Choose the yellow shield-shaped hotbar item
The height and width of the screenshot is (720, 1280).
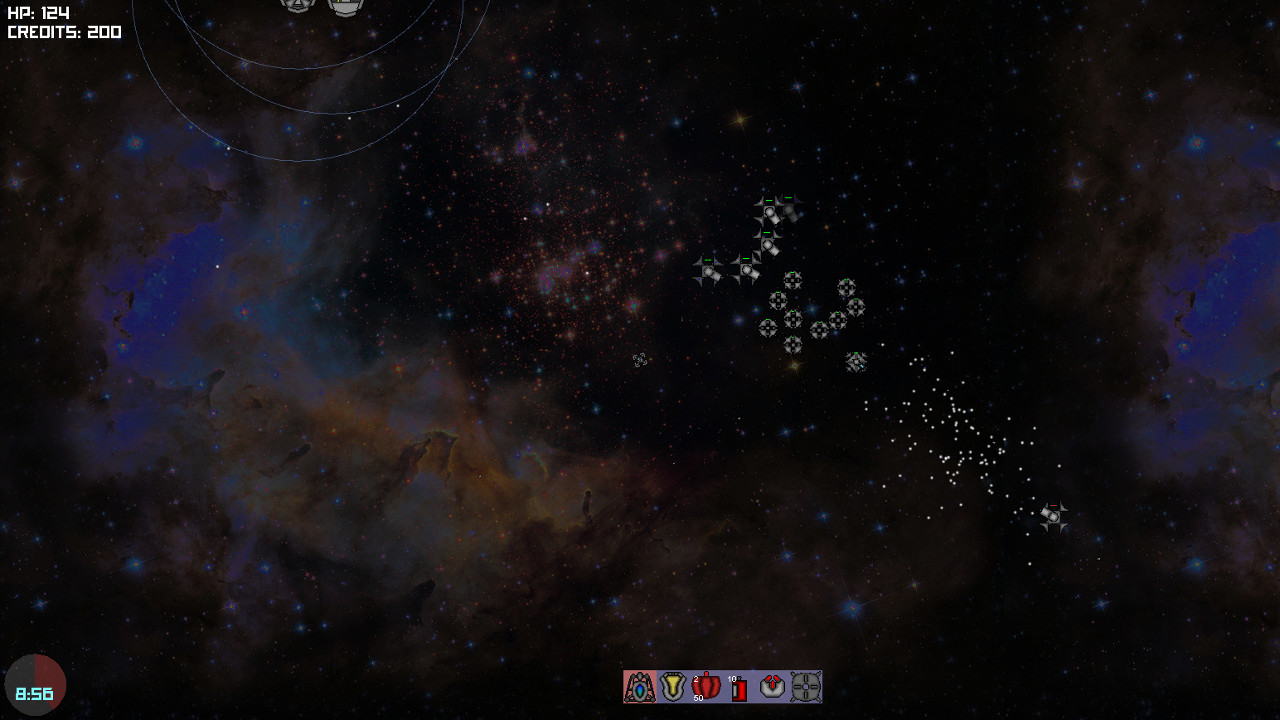coord(673,687)
